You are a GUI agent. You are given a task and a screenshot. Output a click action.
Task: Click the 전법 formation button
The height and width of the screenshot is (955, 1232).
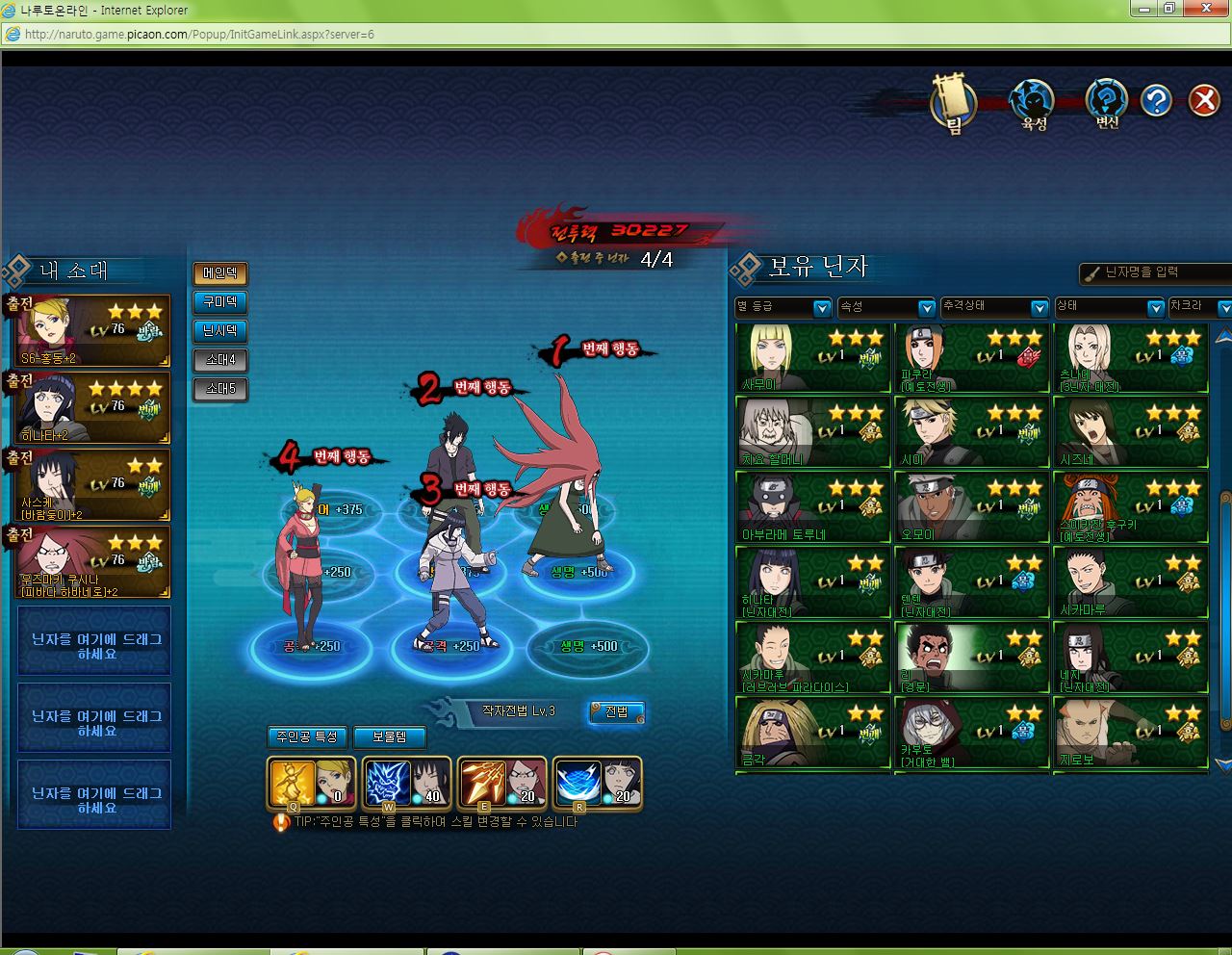(x=616, y=711)
